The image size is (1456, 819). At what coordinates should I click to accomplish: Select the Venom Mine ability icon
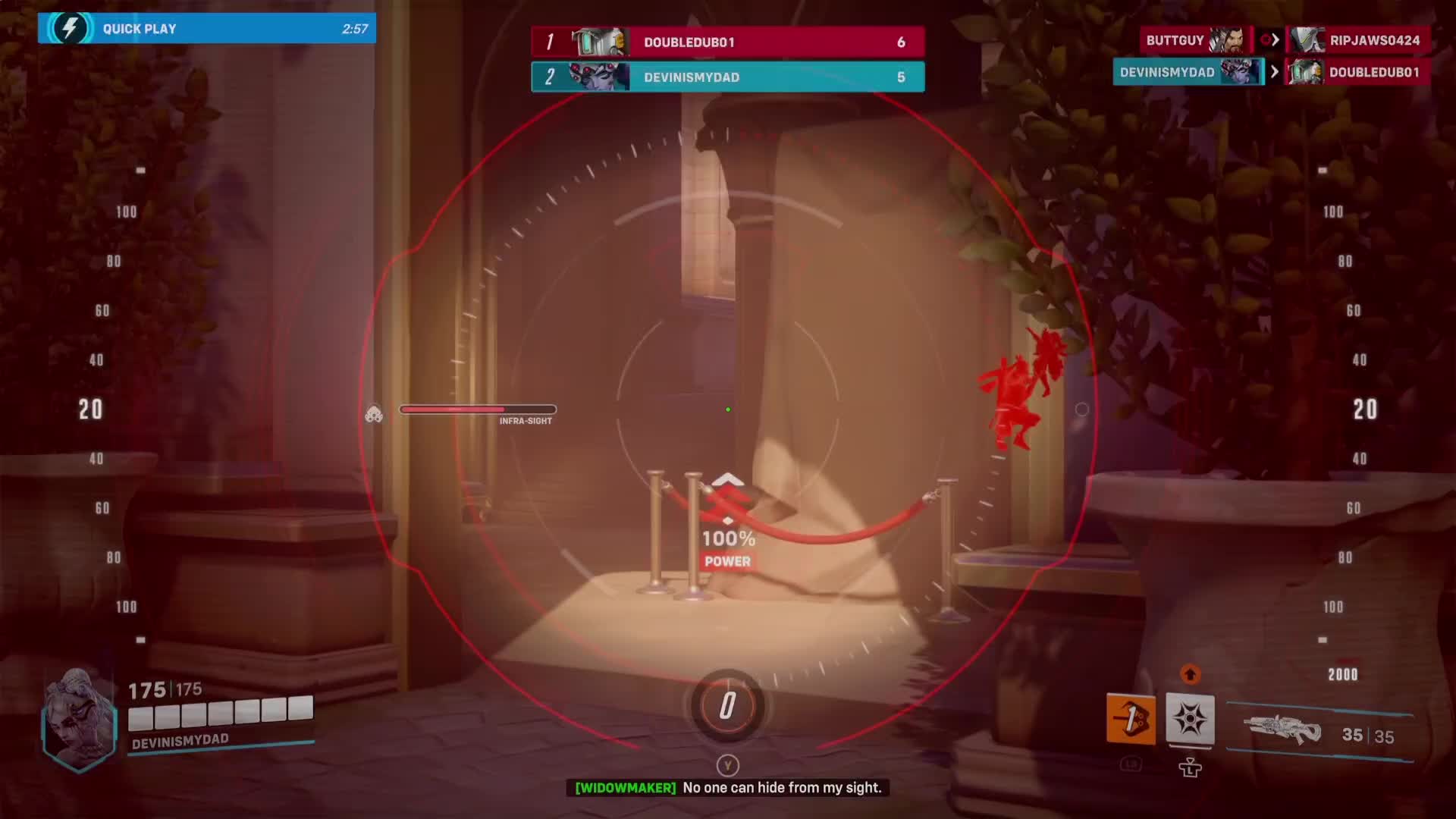coord(1190,718)
